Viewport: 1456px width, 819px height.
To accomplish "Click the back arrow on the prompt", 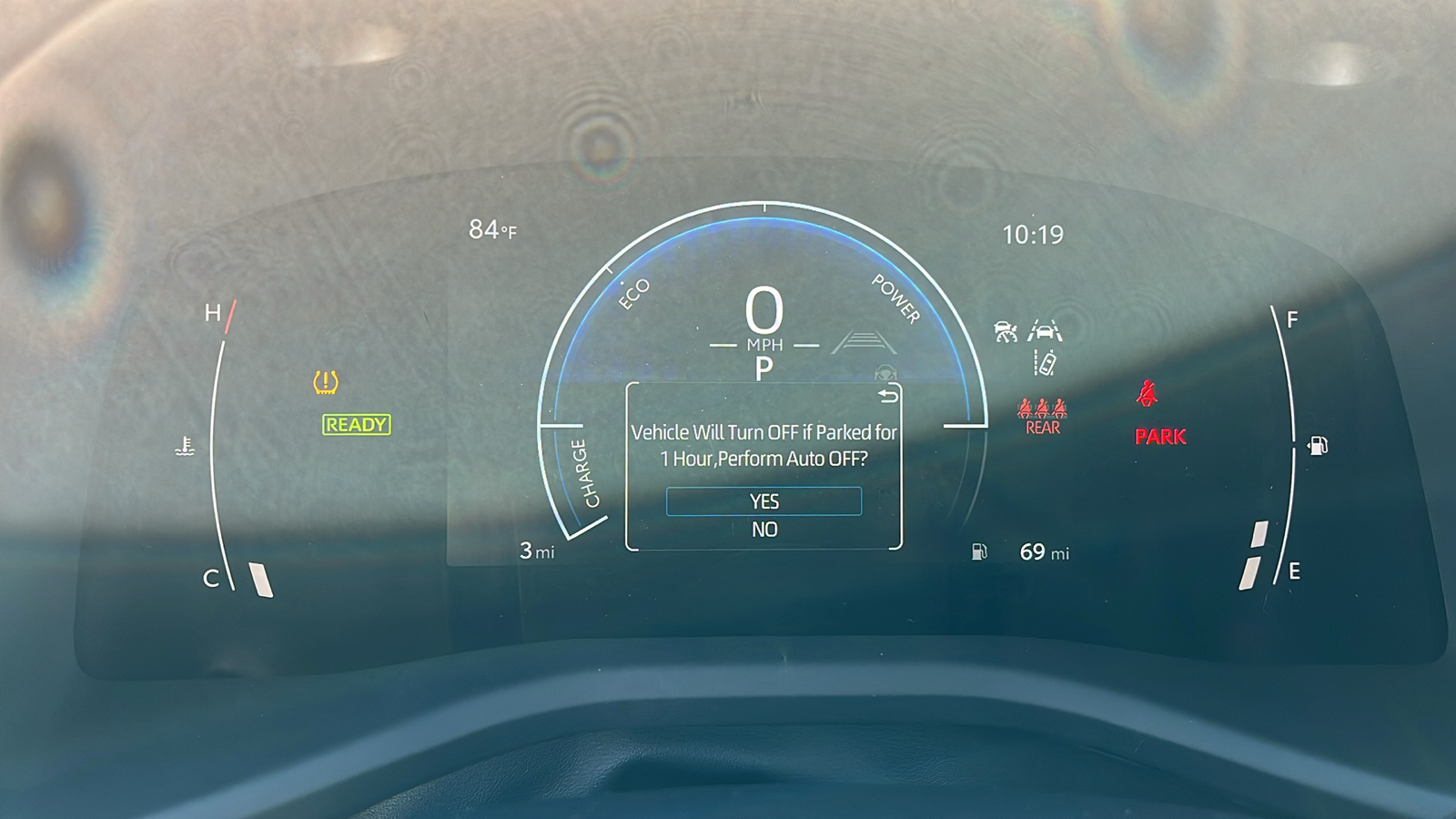I will coord(887,396).
